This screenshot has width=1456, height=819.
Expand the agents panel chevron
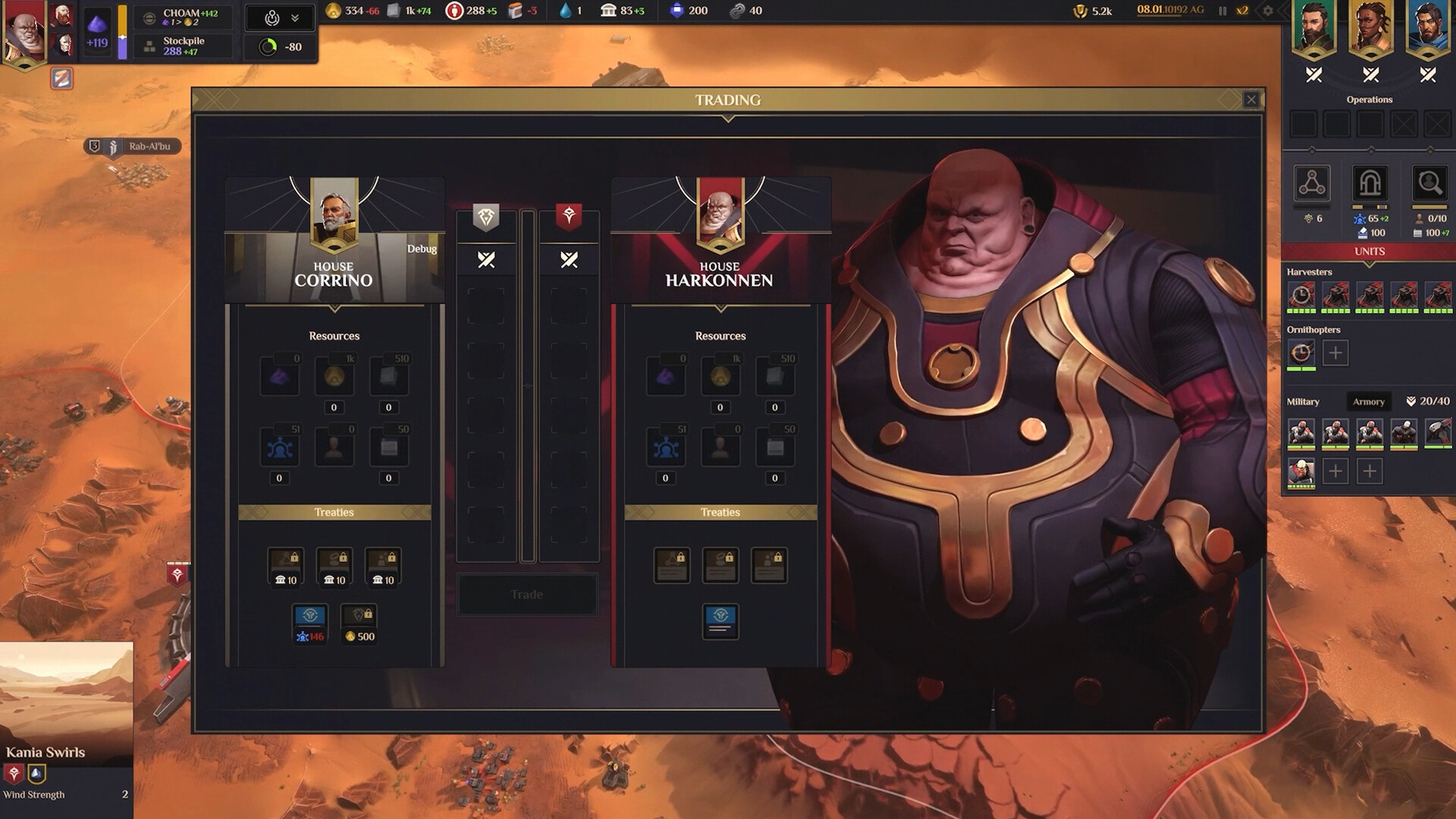297,17
